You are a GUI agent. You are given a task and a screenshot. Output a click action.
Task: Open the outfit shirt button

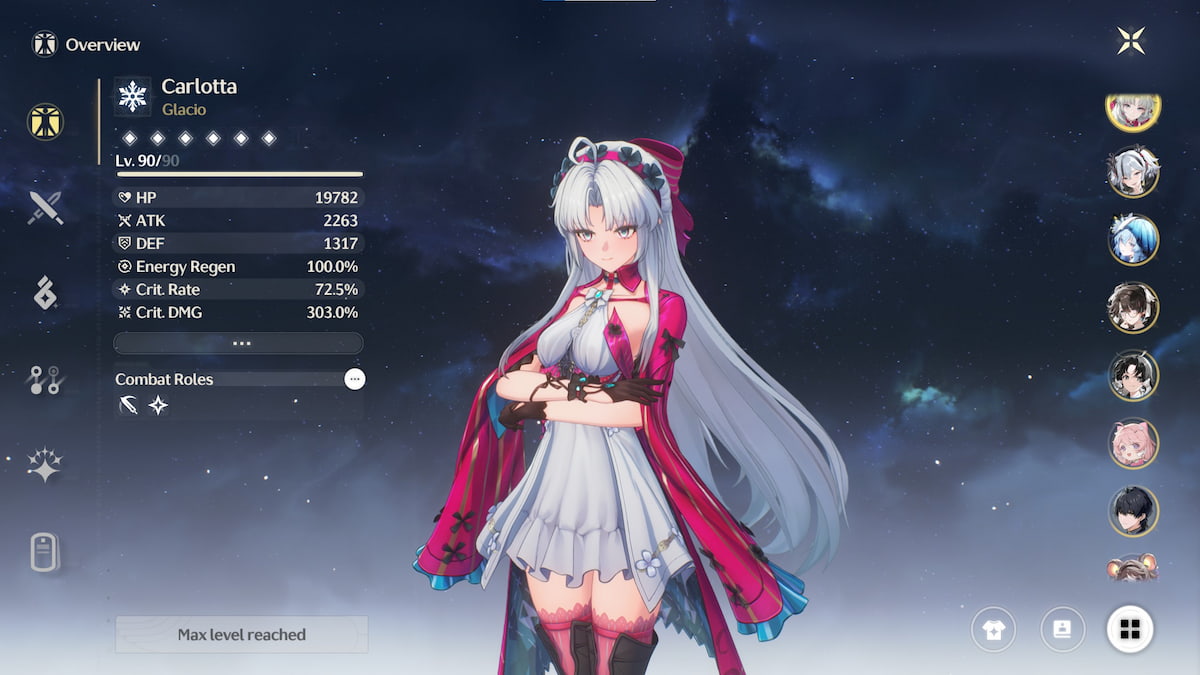pos(993,629)
